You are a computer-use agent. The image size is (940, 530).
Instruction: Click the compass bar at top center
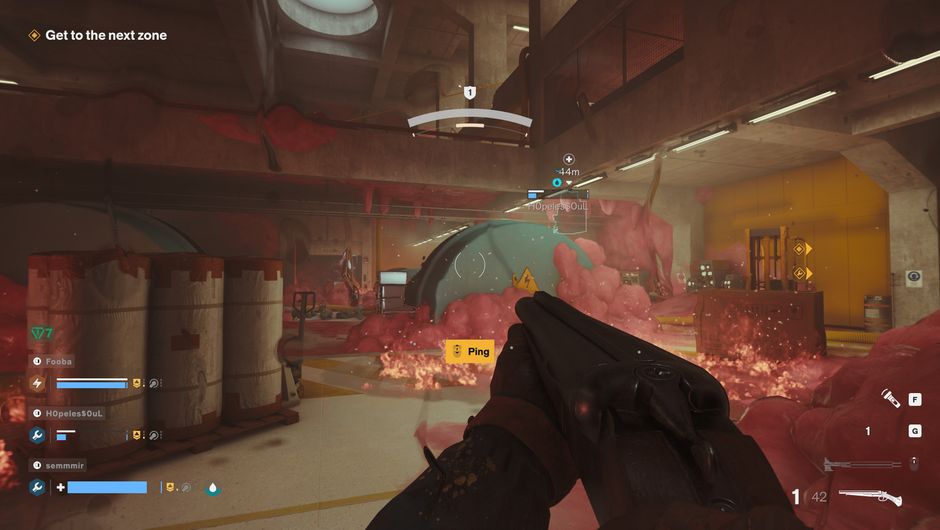coord(469,121)
